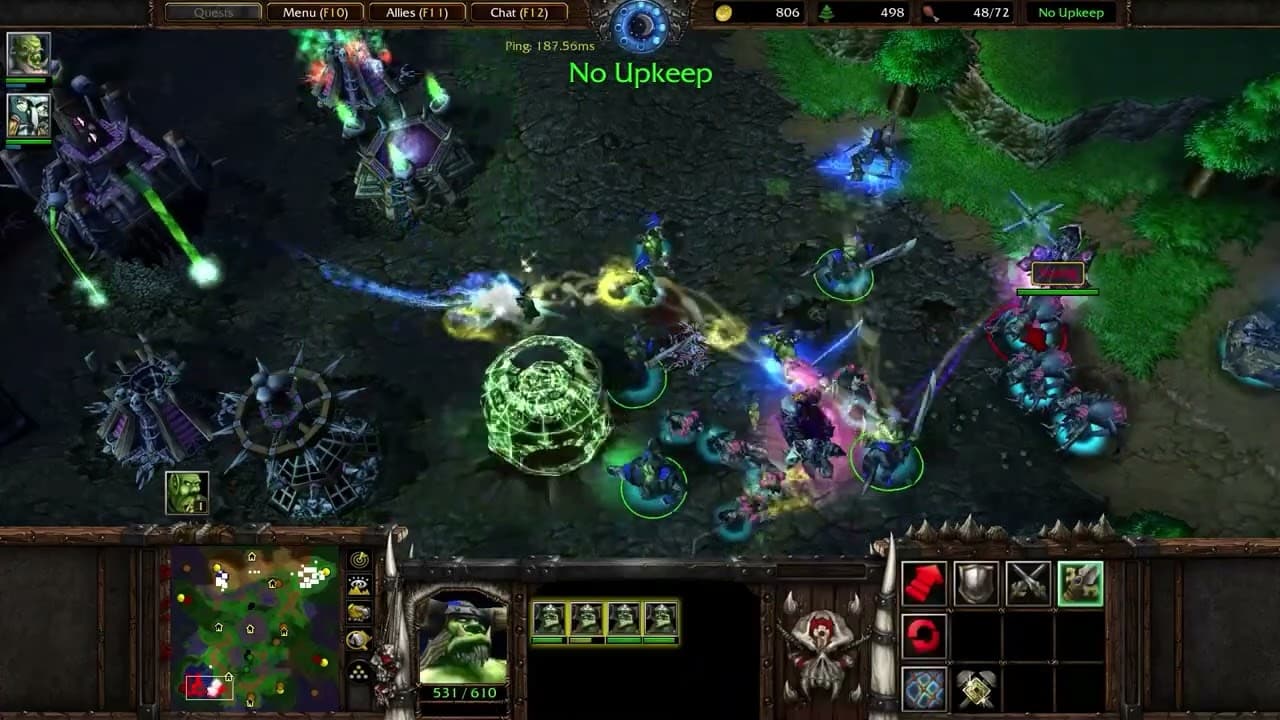The height and width of the screenshot is (720, 1280).
Task: Click the idle peon worker icon
Action: pyautogui.click(x=187, y=492)
